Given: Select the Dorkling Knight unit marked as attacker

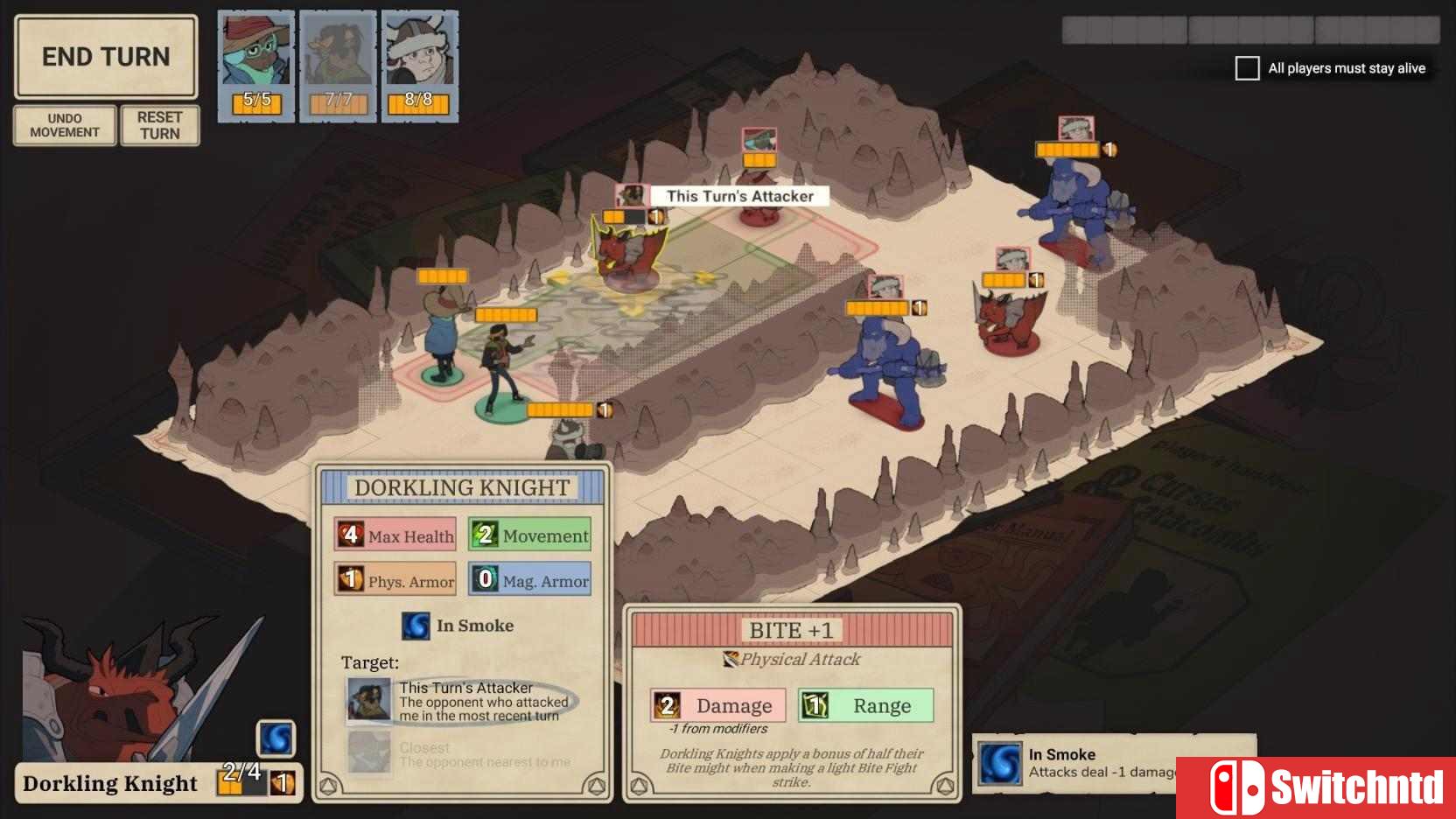Looking at the screenshot, I should tap(628, 255).
